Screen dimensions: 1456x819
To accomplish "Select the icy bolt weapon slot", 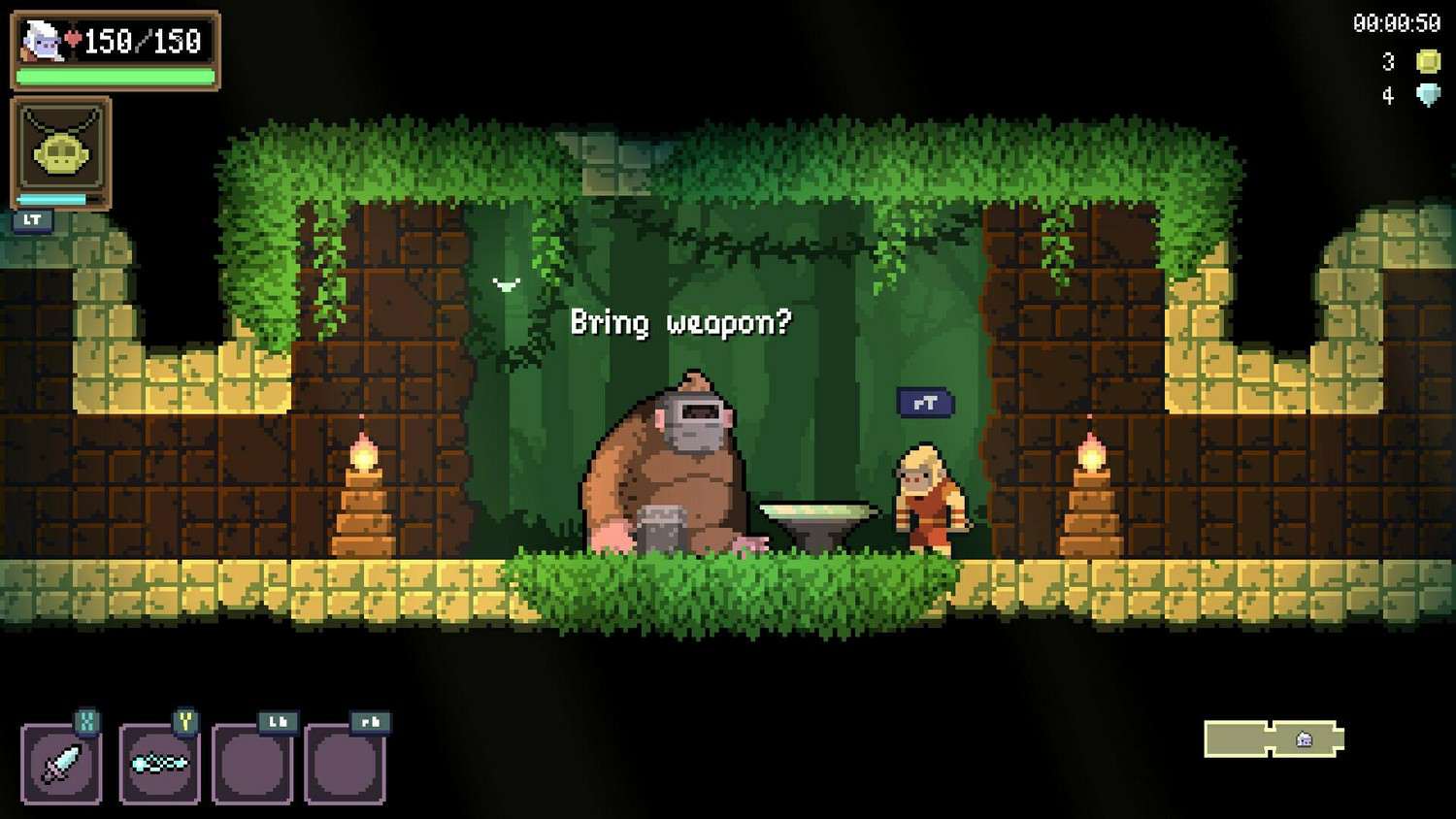I will click(159, 764).
